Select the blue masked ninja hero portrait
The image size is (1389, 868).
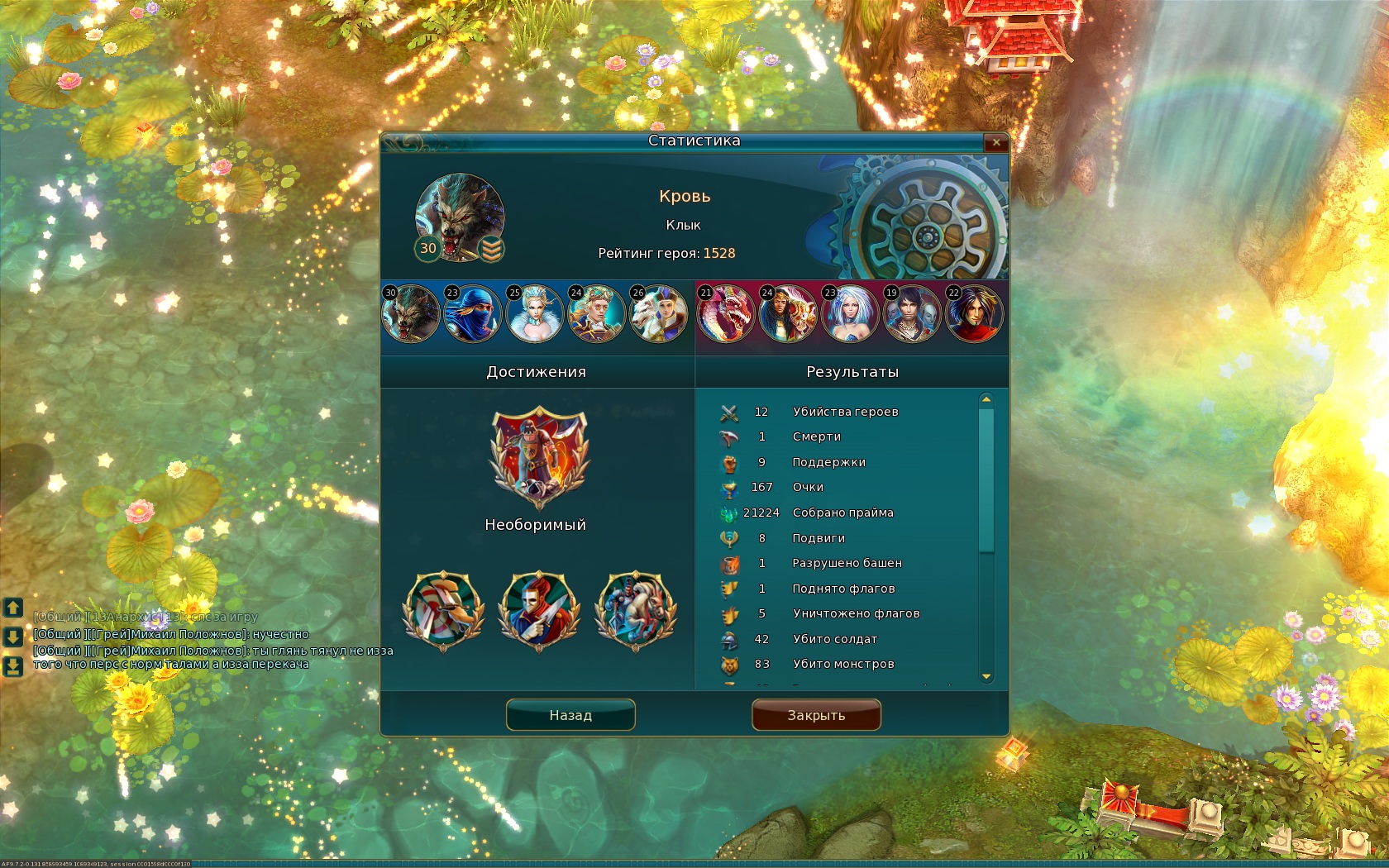(473, 313)
